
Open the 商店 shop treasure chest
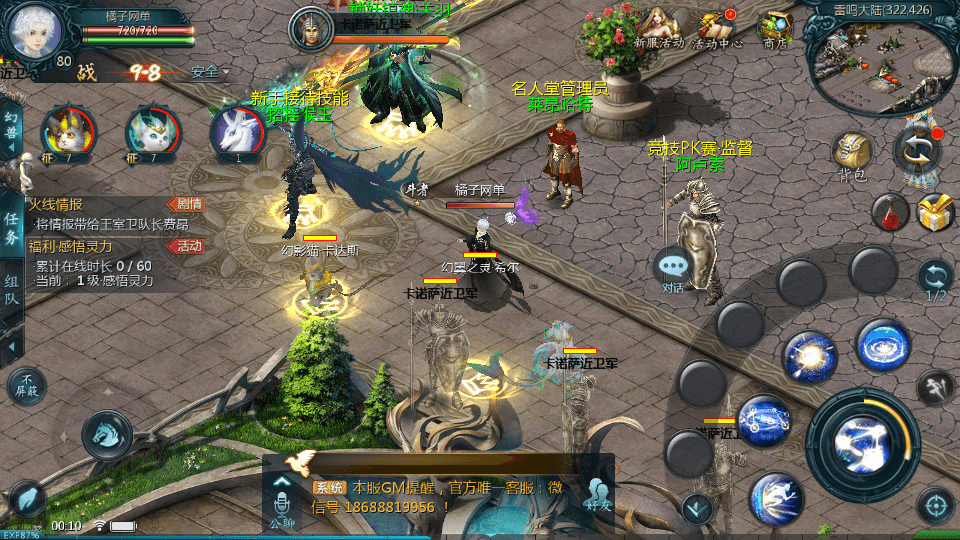point(775,27)
